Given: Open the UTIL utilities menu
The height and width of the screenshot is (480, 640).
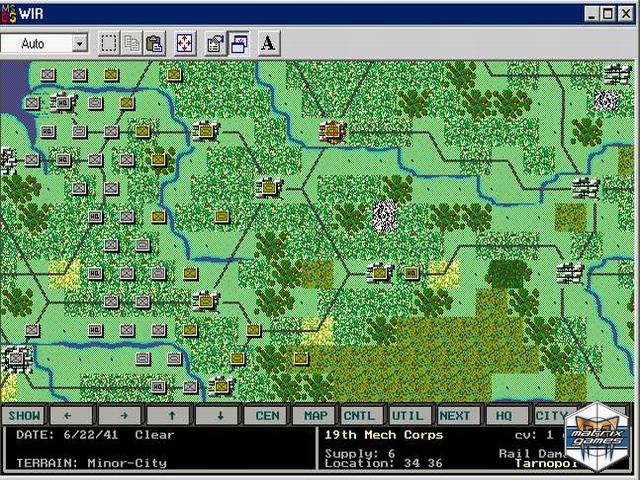Looking at the screenshot, I should (408, 416).
